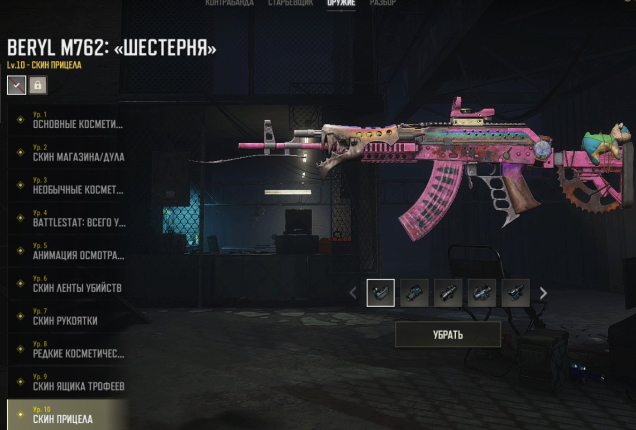Open the BATTLESTAT level 4 entry
Viewport: 636px width, 430px height.
(70, 219)
